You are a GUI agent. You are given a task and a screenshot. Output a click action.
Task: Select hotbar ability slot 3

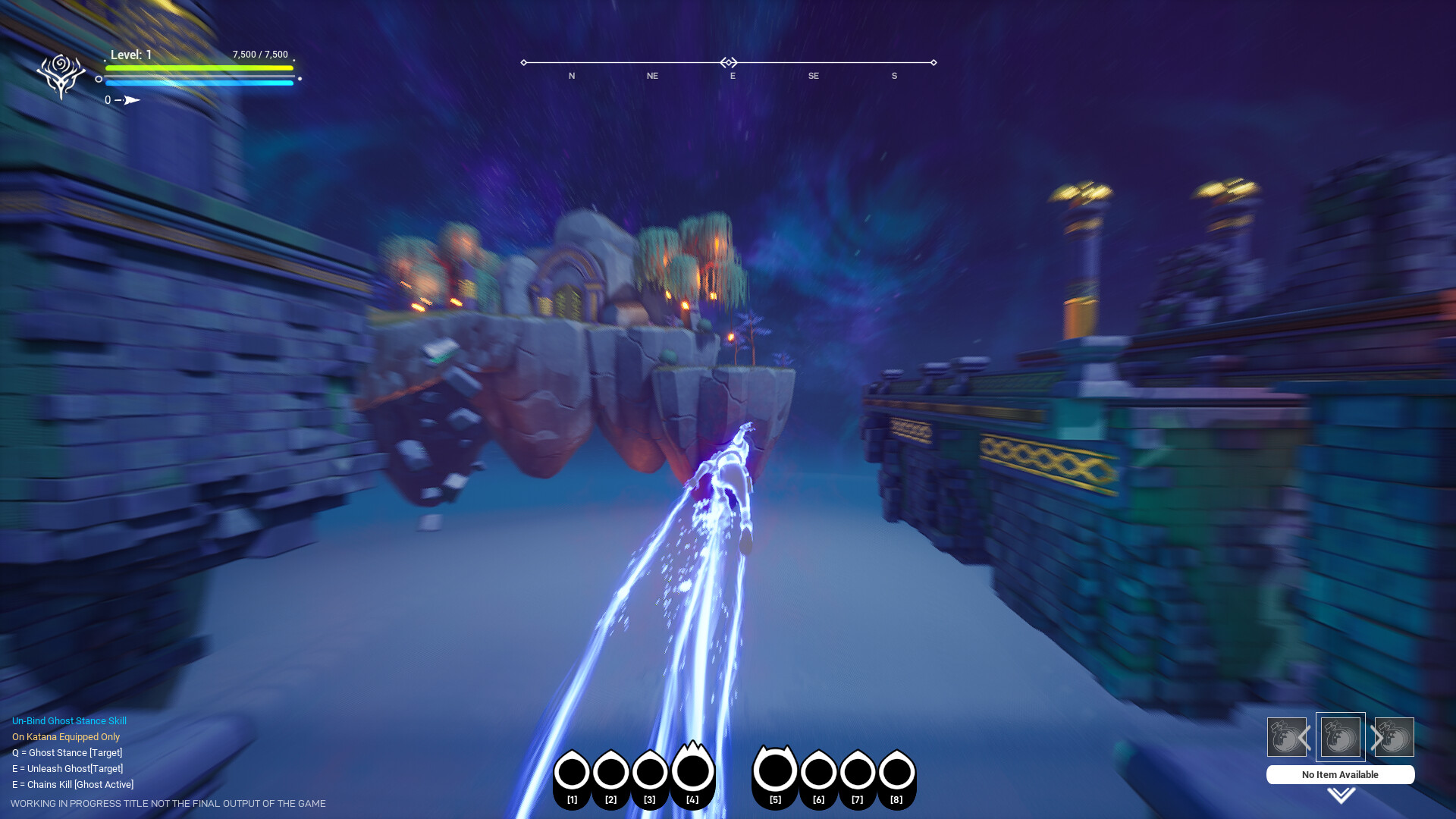pos(650,773)
